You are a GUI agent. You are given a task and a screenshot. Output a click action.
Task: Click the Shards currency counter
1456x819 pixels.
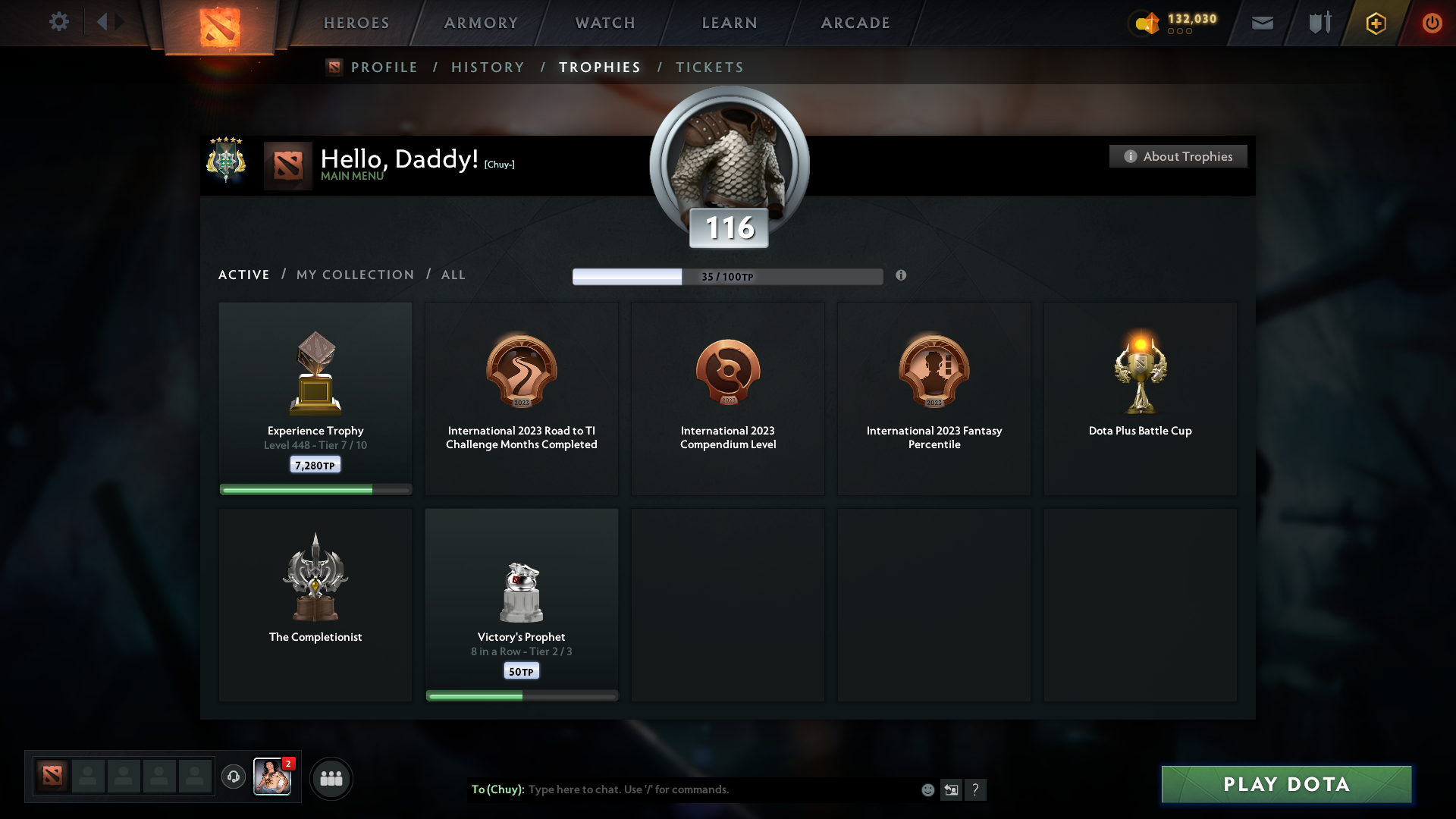point(1174,23)
